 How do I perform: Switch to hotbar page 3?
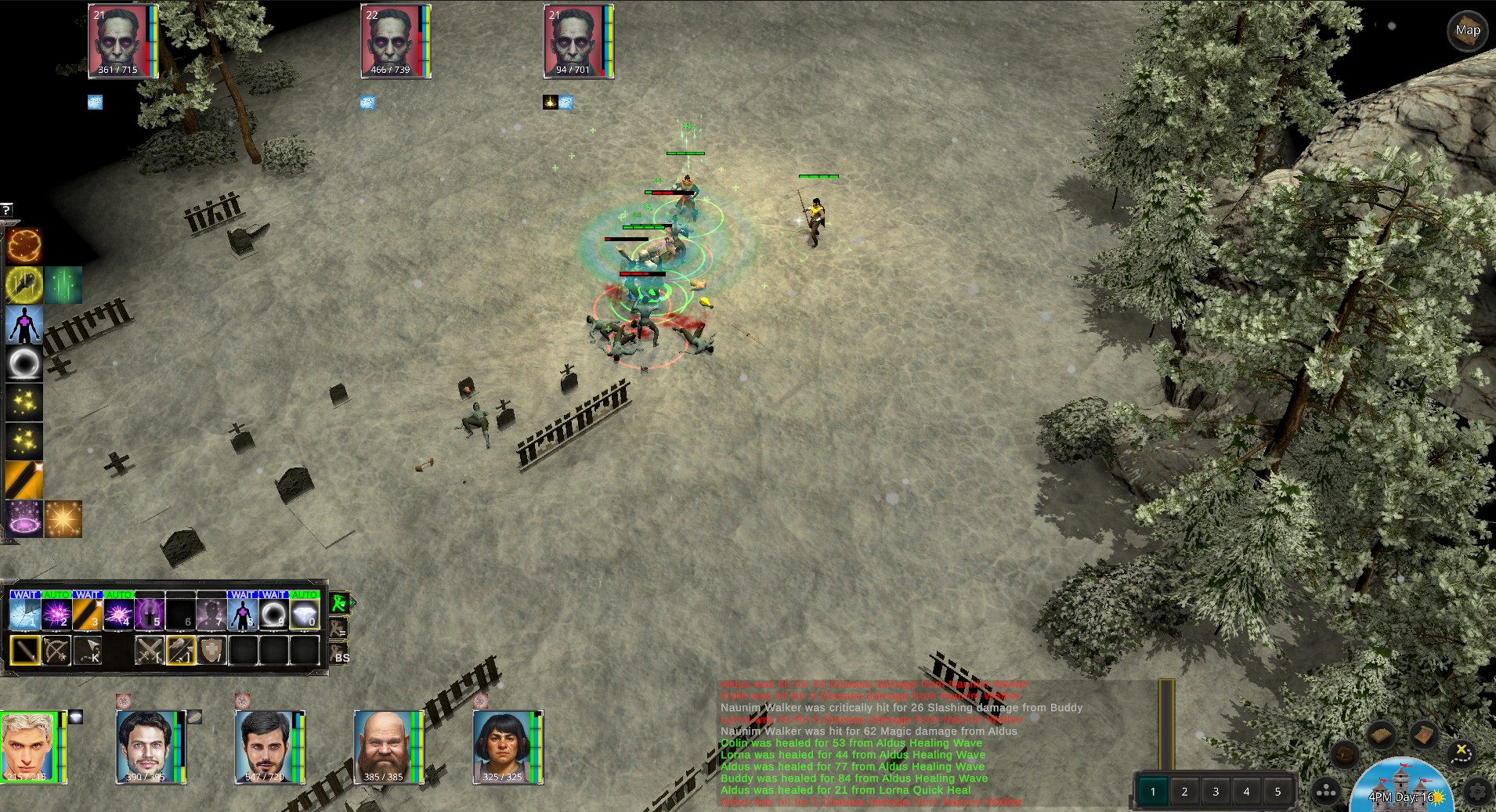1216,792
